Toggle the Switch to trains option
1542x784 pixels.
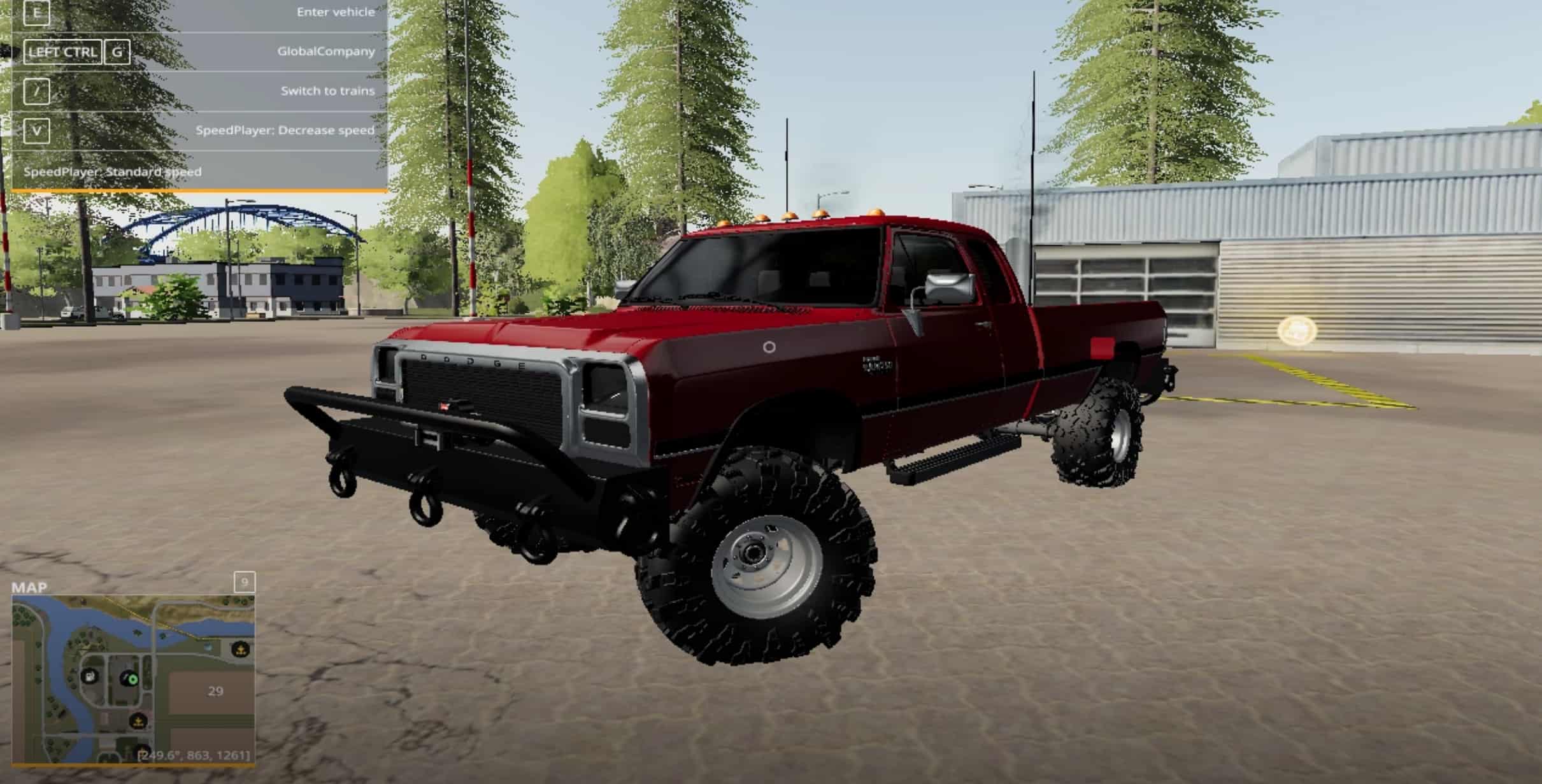pyautogui.click(x=329, y=91)
